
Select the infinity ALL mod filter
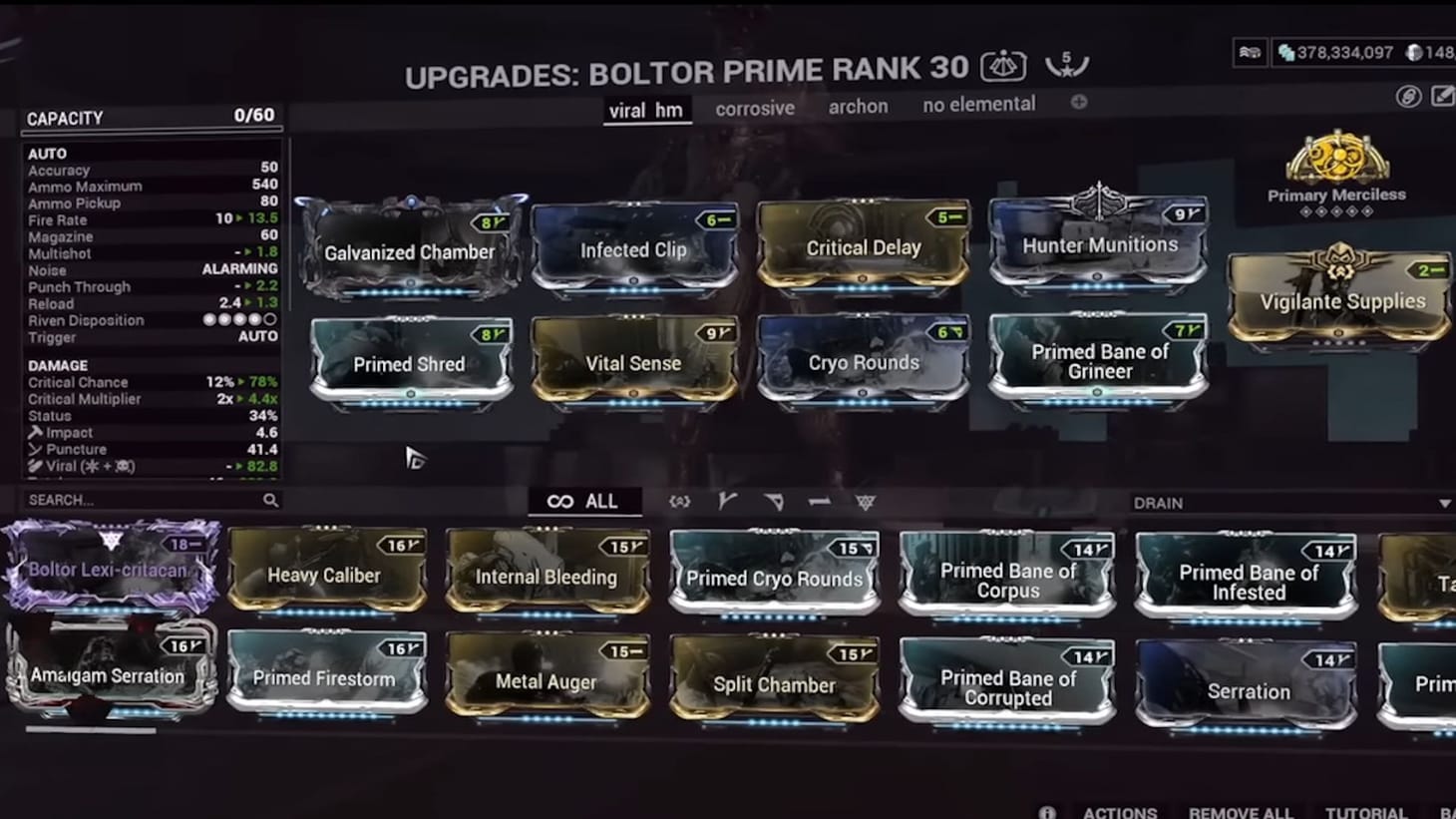pyautogui.click(x=585, y=502)
